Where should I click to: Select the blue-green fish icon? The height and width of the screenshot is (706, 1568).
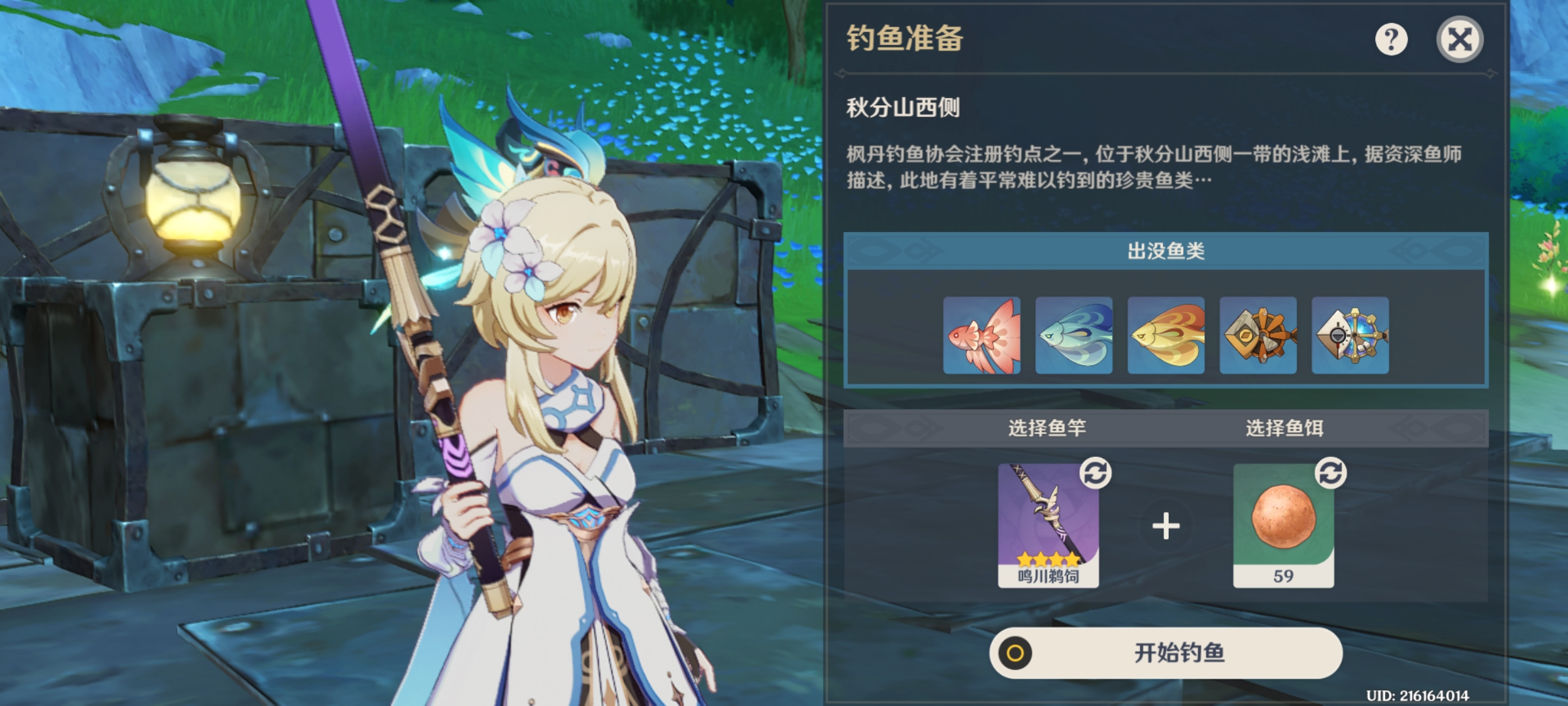tap(1073, 335)
